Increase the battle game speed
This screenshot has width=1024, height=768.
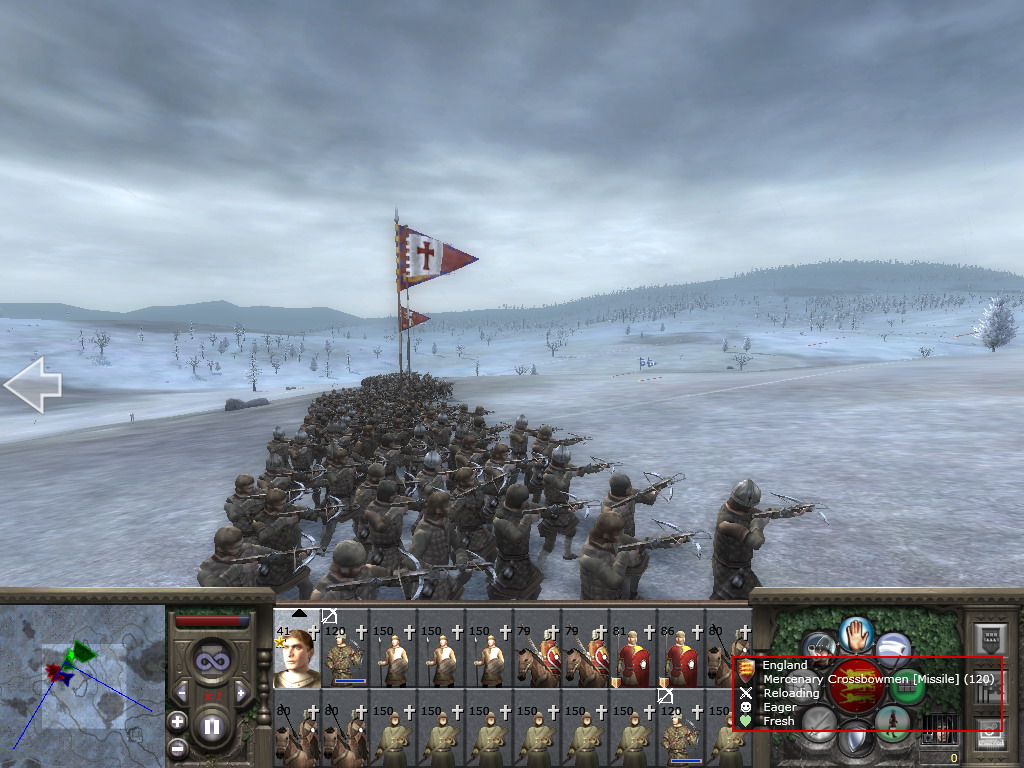pyautogui.click(x=243, y=692)
